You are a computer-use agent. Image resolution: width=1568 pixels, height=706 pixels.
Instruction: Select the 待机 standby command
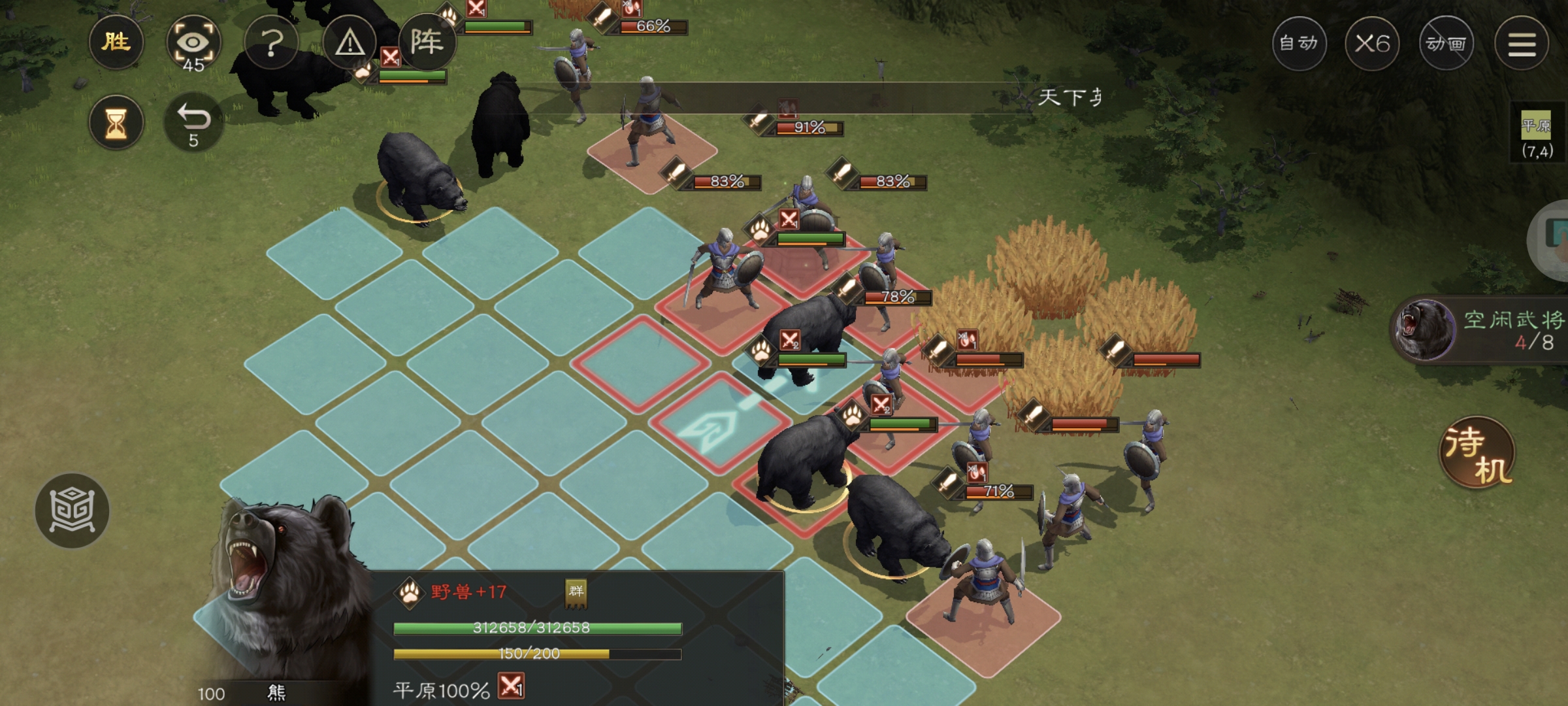1477,452
